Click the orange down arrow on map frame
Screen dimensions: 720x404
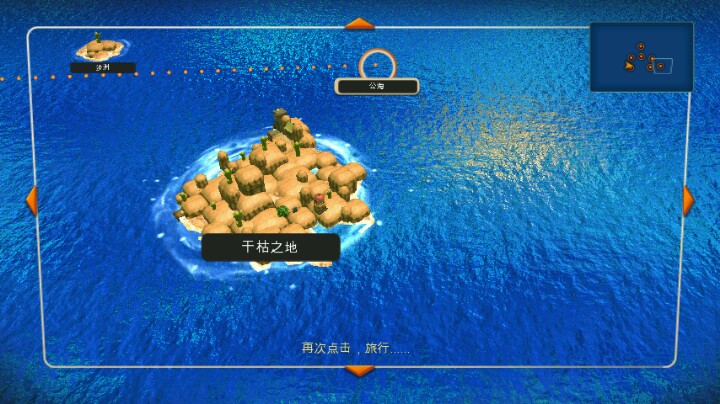[359, 371]
